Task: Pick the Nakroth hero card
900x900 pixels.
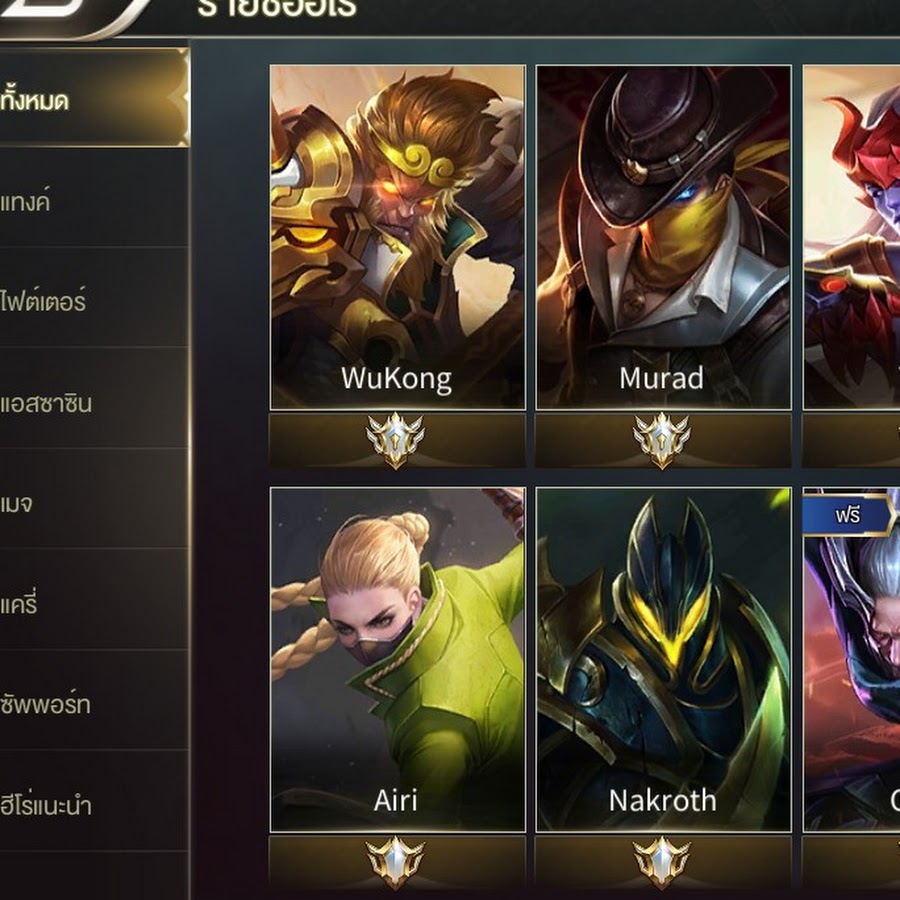Action: [x=663, y=659]
